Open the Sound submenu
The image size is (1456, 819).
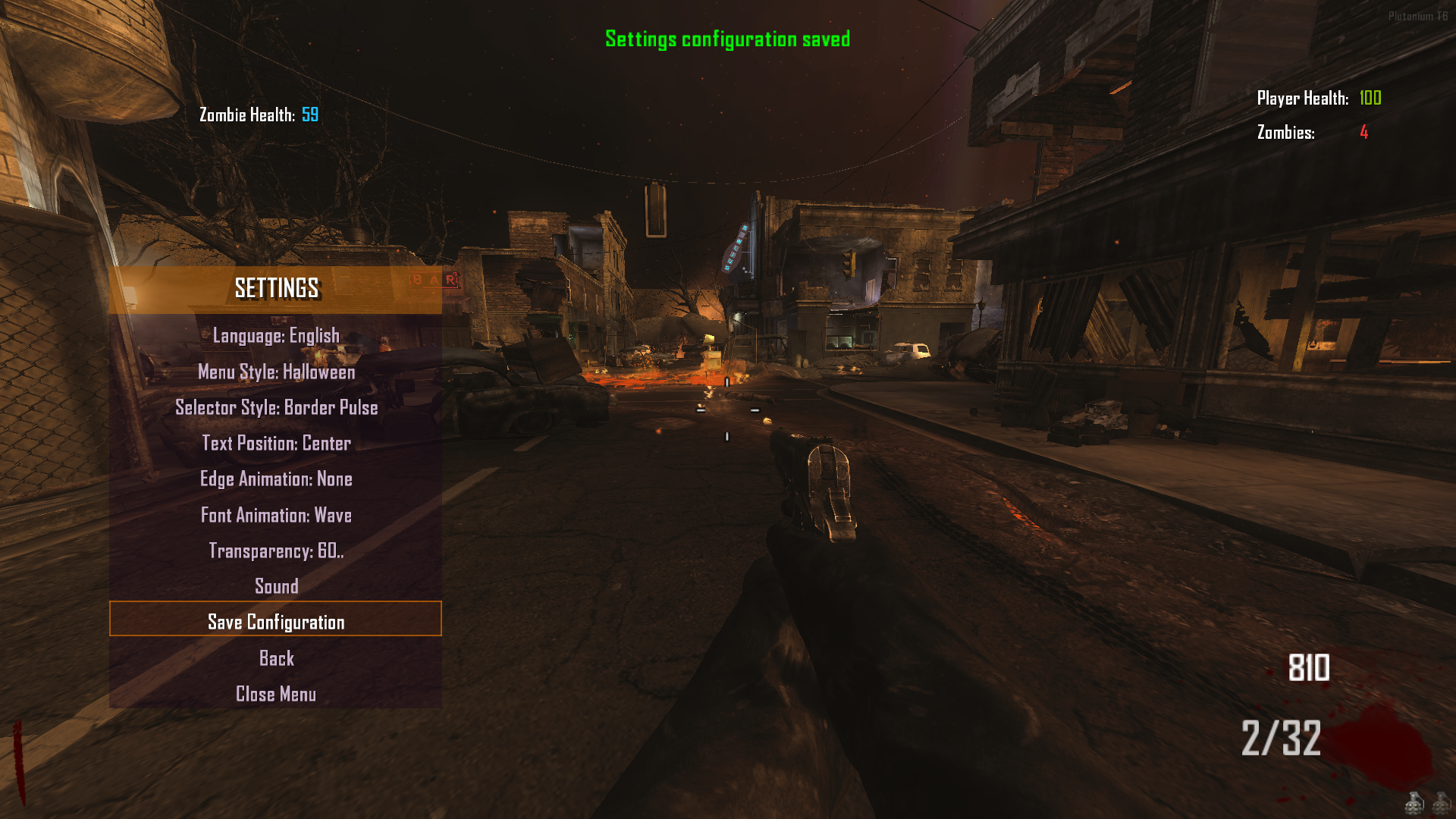pyautogui.click(x=275, y=585)
